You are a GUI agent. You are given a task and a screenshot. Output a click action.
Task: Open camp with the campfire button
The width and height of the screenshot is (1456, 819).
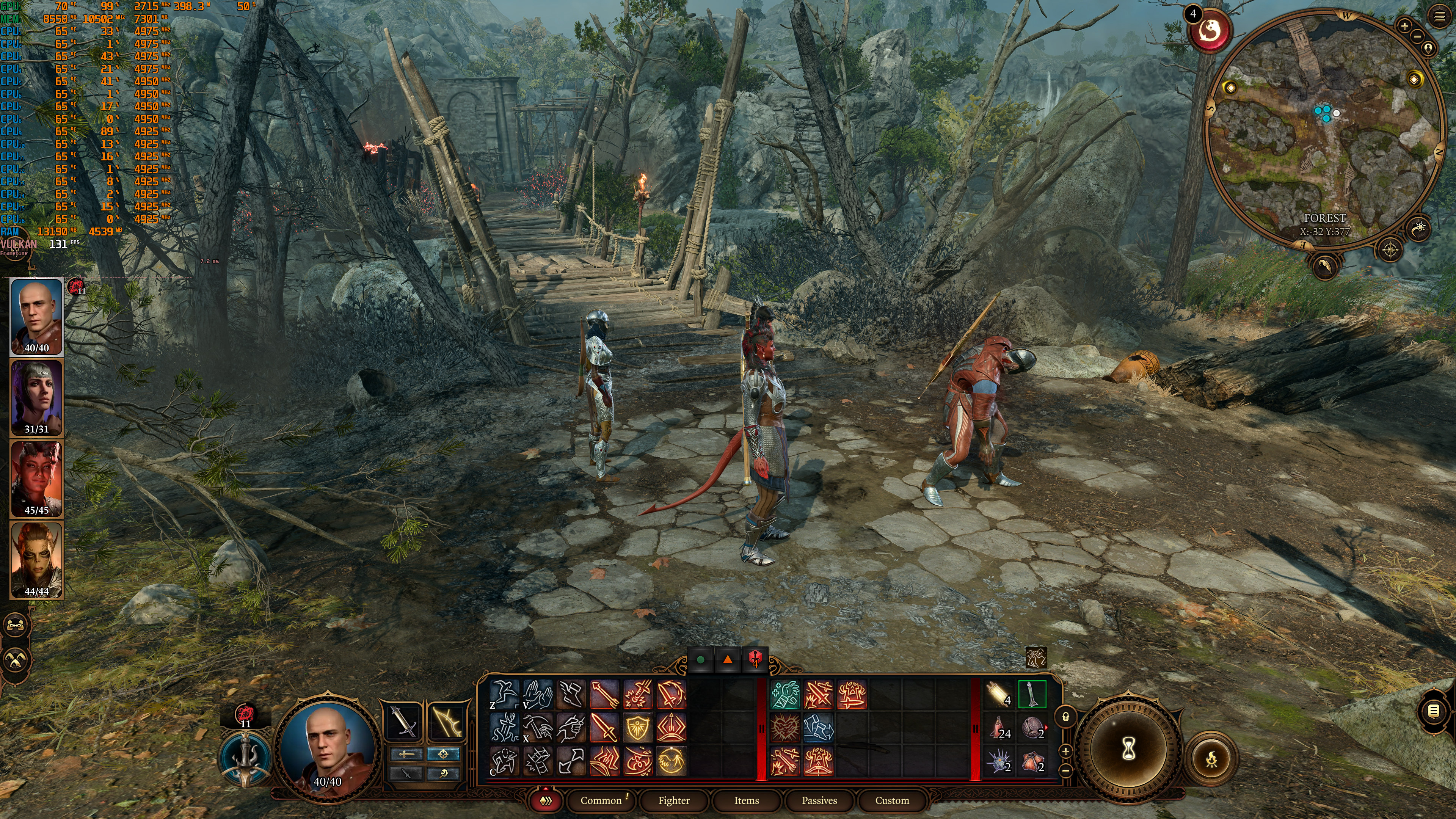click(1211, 758)
